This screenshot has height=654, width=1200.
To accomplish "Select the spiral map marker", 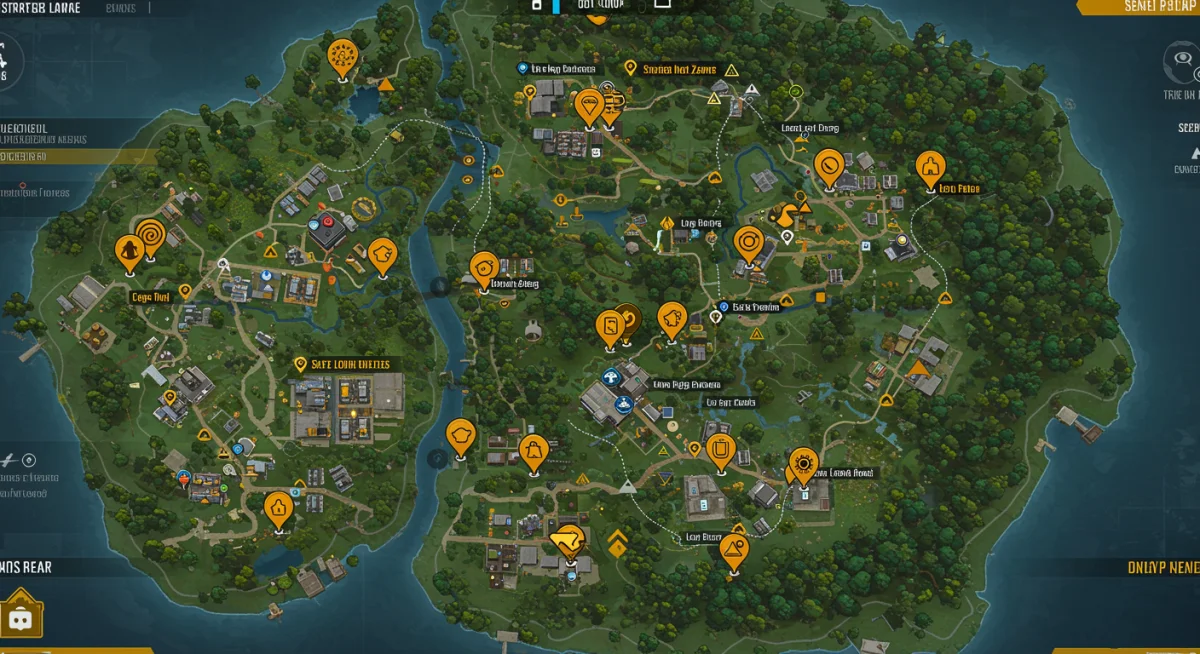I will coord(151,235).
